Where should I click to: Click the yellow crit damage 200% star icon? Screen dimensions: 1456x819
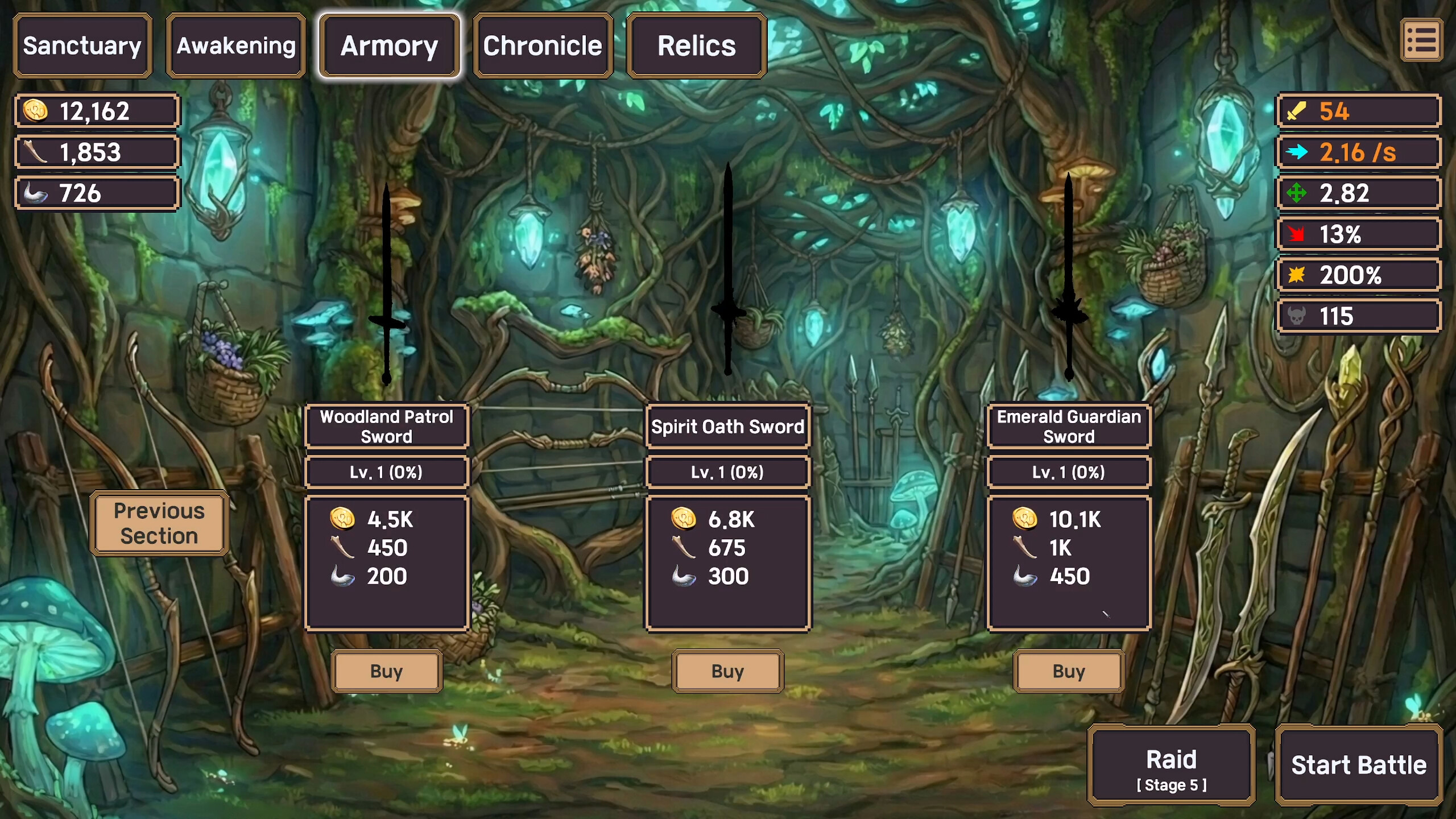tap(1358, 275)
